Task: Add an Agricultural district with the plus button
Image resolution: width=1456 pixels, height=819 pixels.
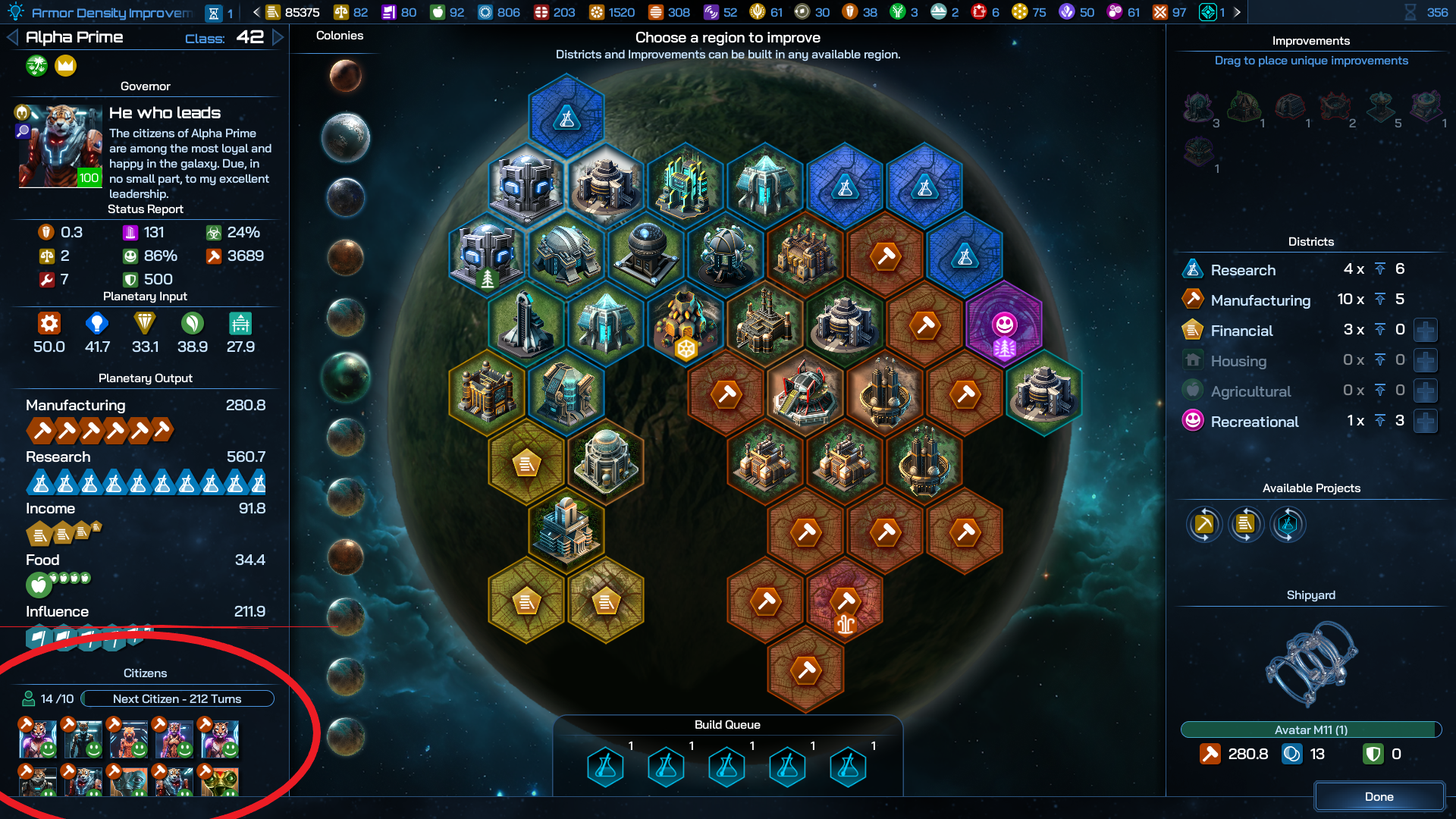Action: [x=1426, y=391]
